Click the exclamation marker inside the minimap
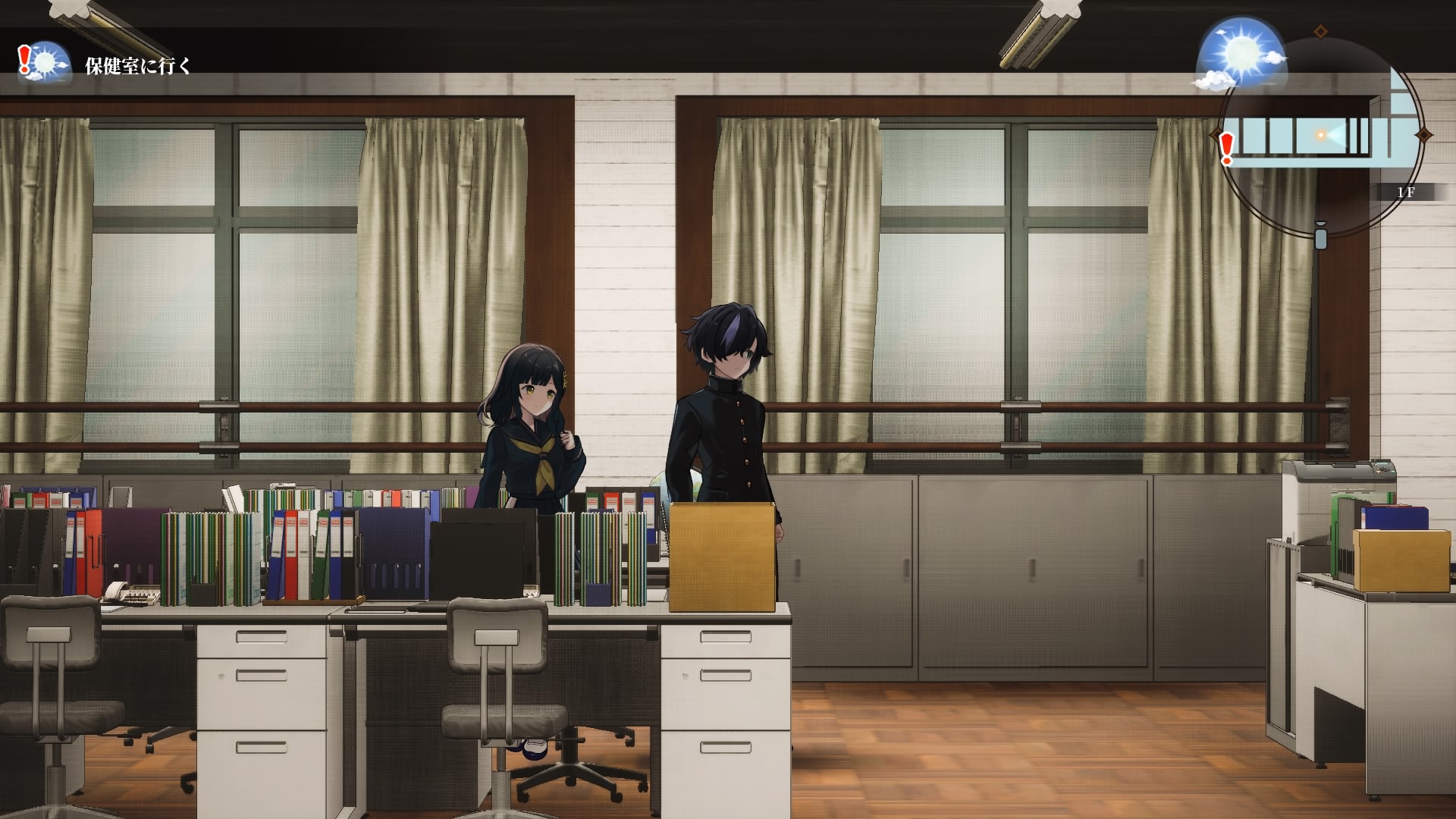The height and width of the screenshot is (819, 1456). click(1227, 144)
